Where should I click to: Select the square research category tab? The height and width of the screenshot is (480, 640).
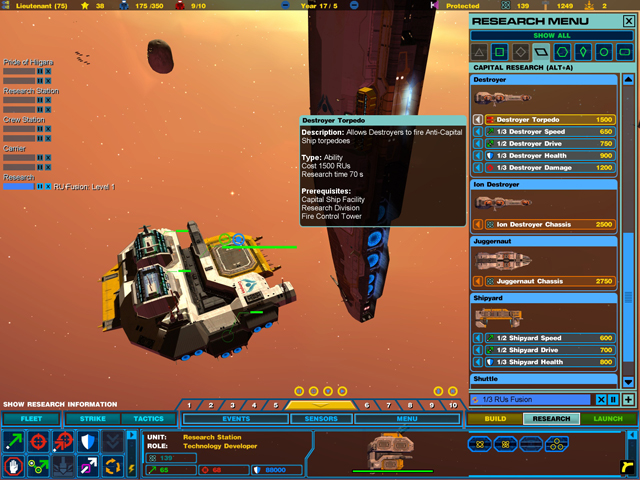click(x=499, y=52)
